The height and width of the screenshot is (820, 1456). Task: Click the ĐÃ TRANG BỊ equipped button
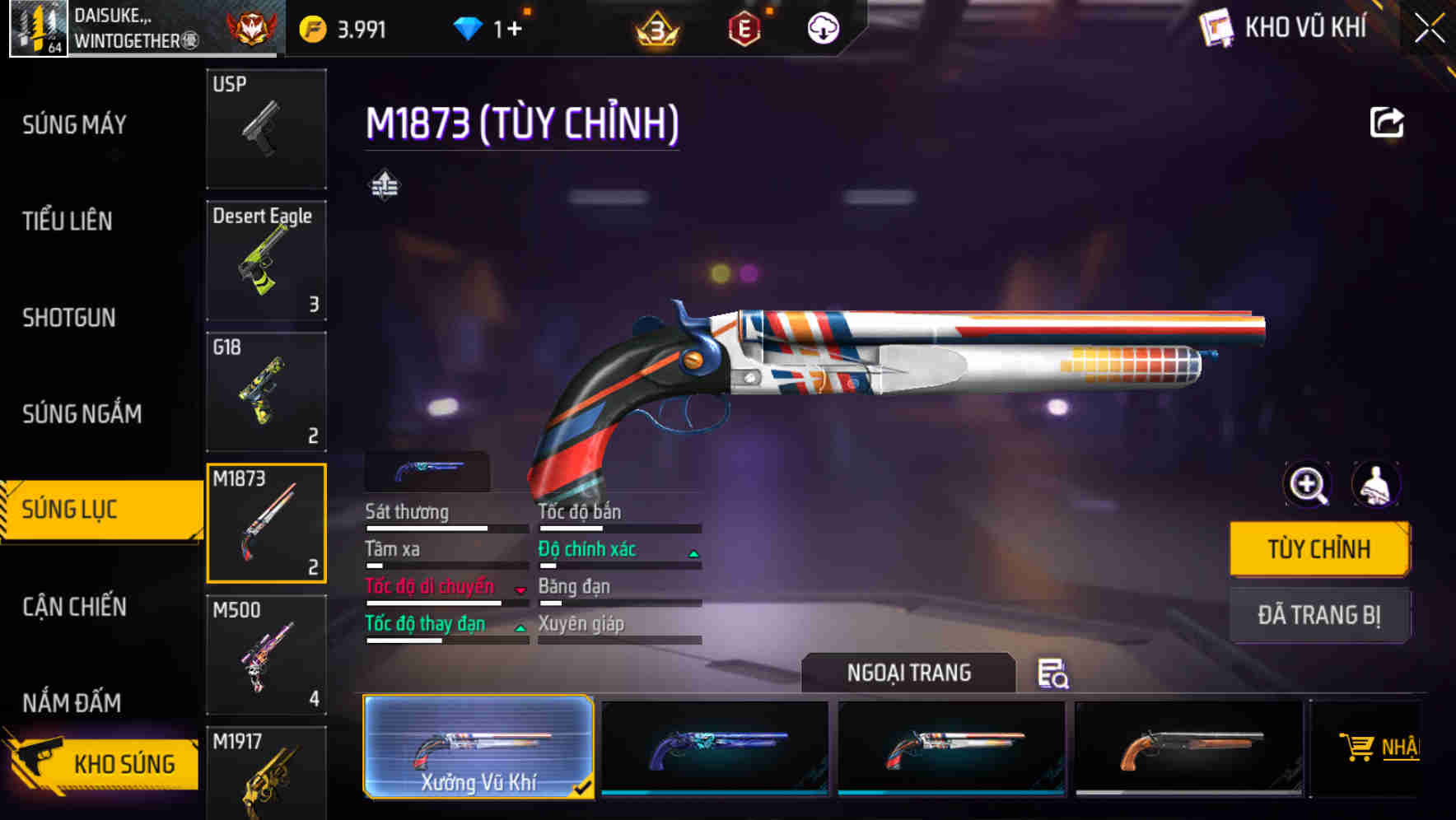tap(1318, 615)
